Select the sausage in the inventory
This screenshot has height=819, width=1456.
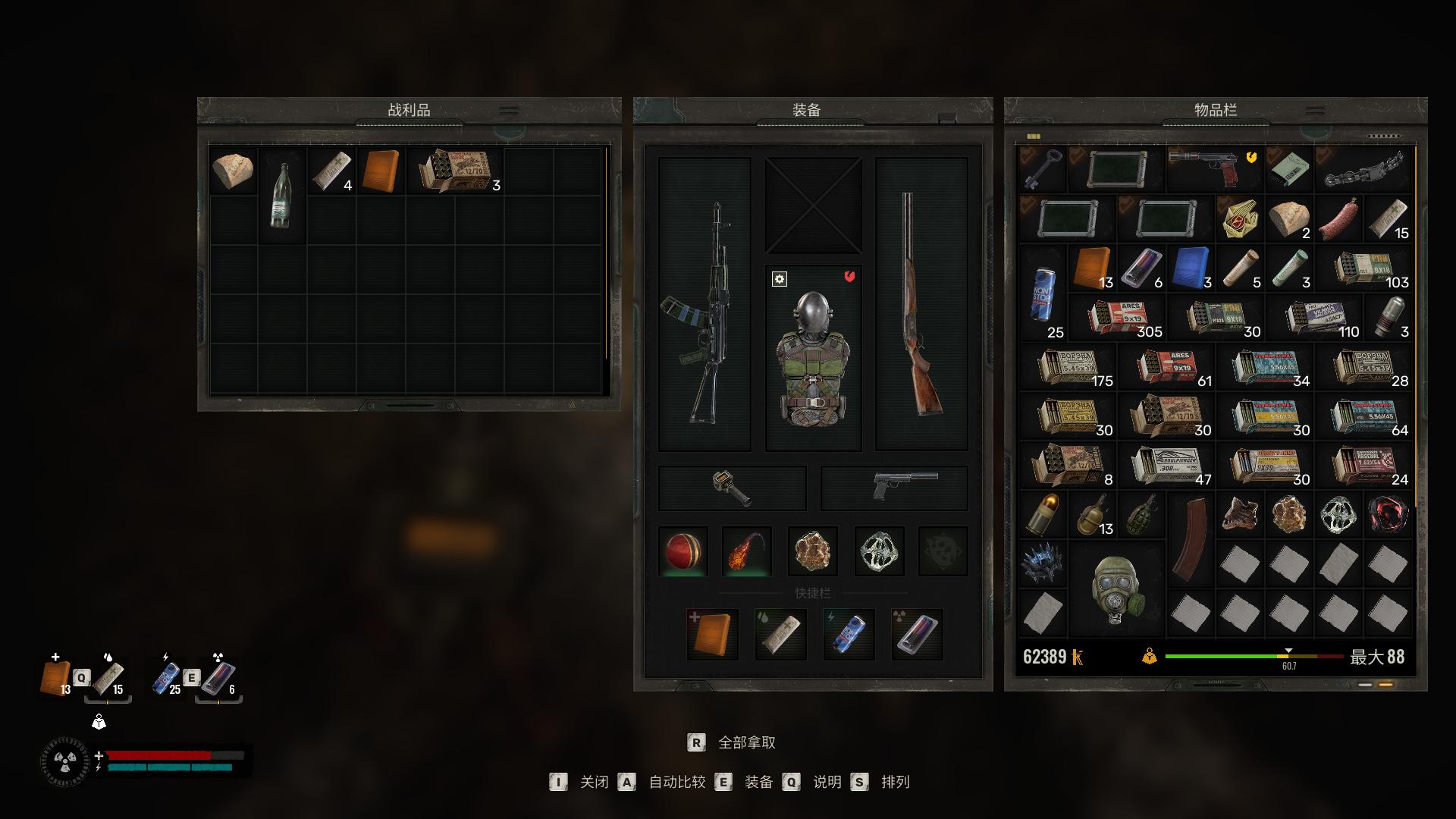[x=1338, y=220]
